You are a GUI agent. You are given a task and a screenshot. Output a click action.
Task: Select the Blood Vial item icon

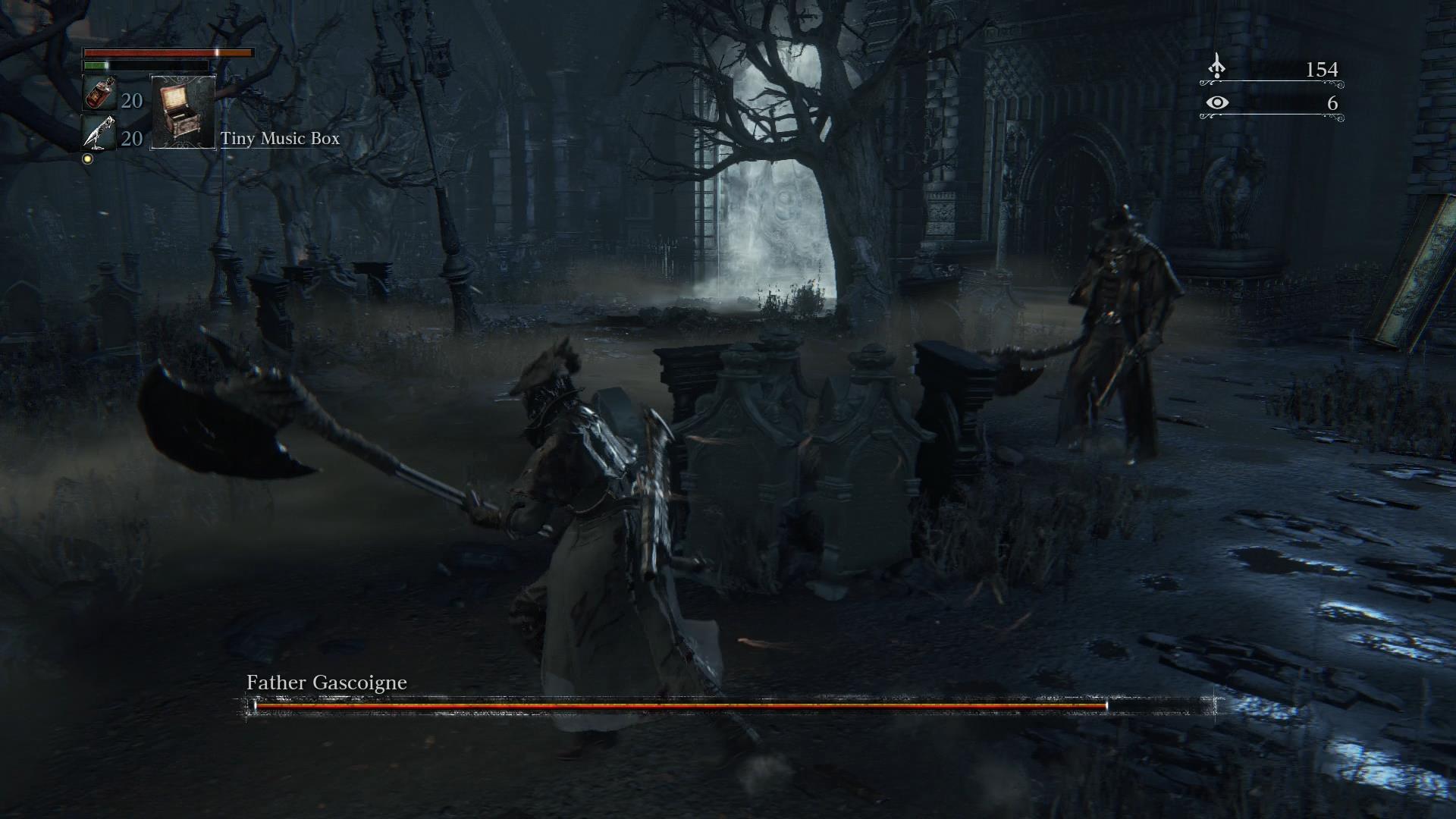coord(99,93)
